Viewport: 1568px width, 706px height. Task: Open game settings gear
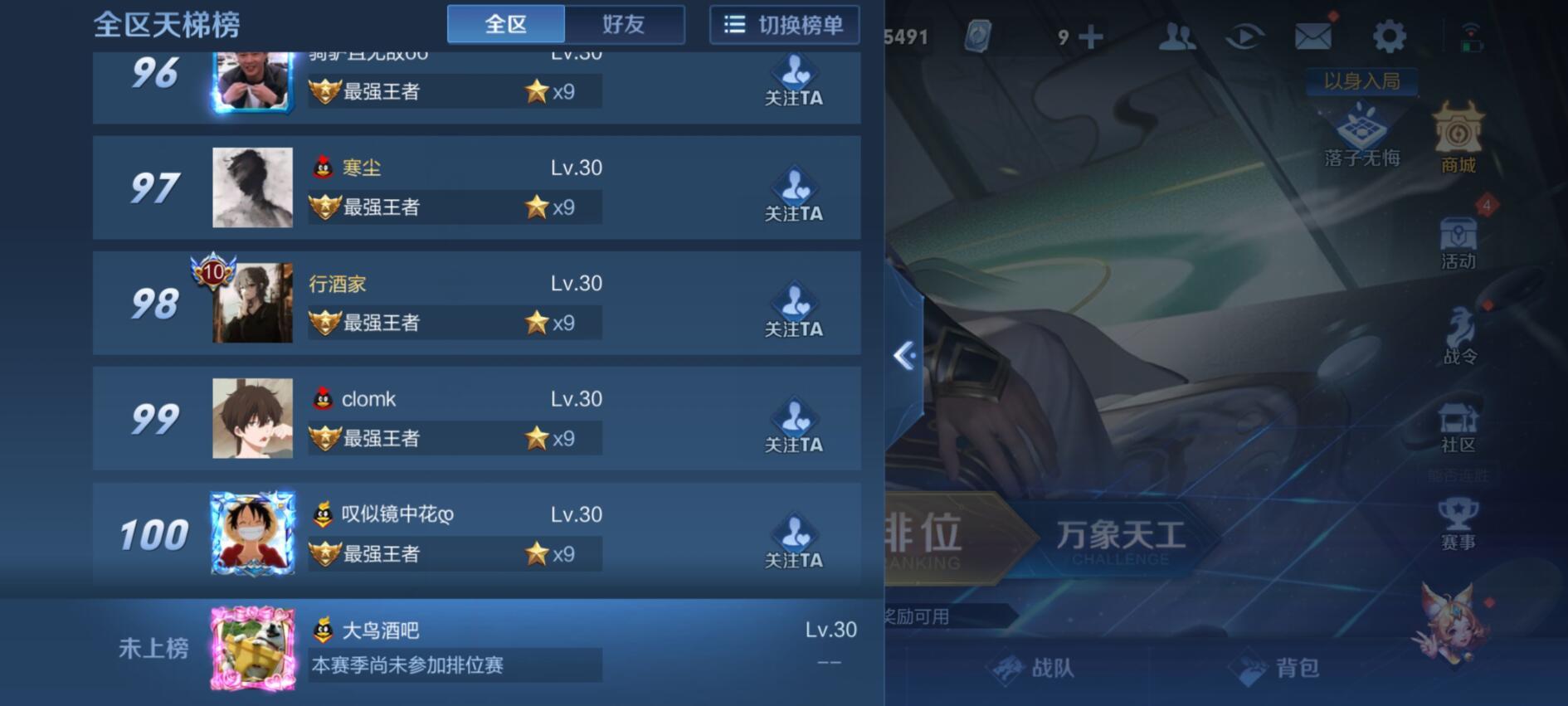1389,35
